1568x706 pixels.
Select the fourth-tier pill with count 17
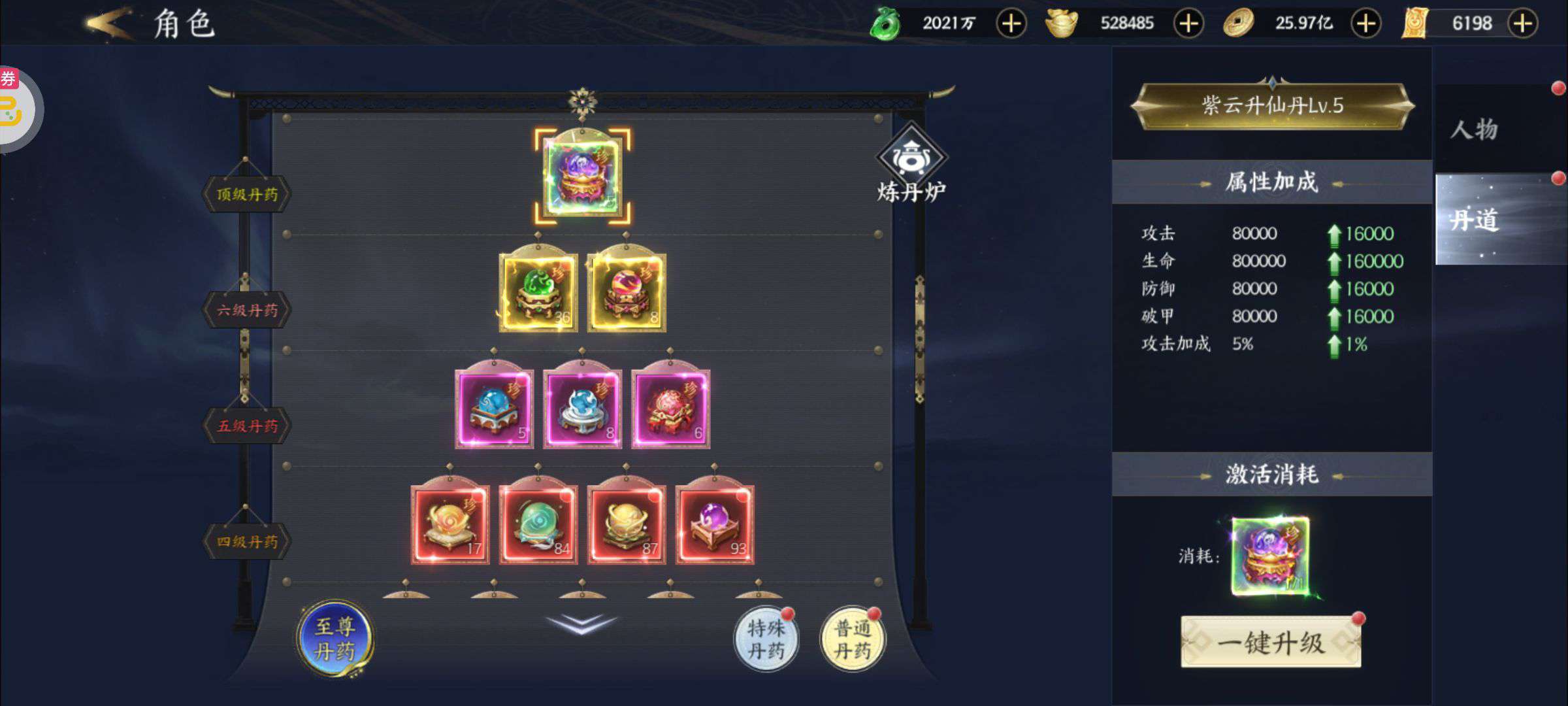click(x=449, y=524)
